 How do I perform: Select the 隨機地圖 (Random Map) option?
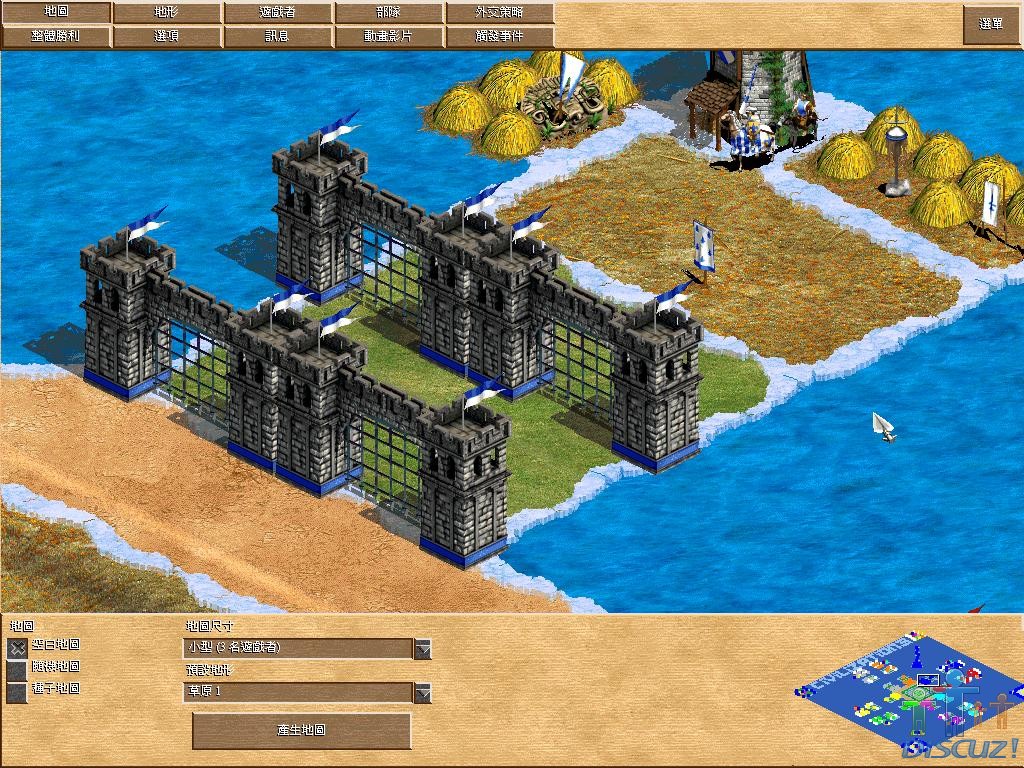pos(17,669)
